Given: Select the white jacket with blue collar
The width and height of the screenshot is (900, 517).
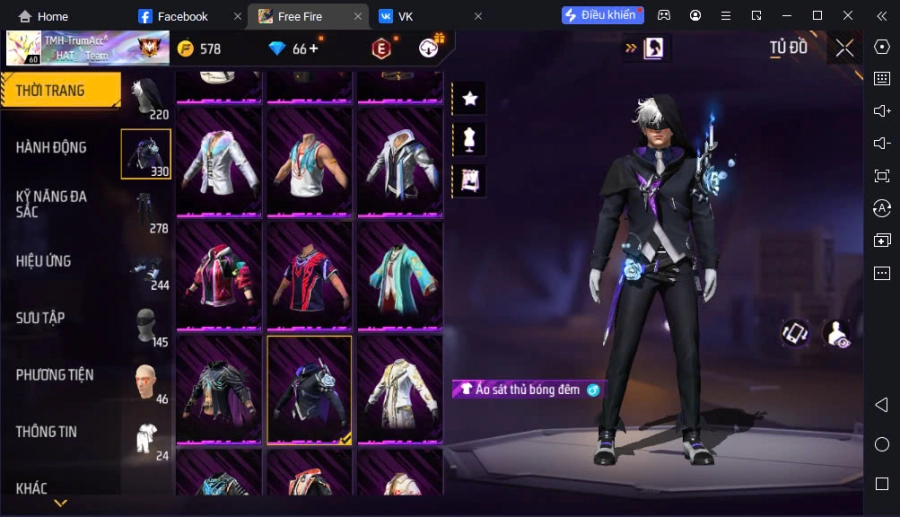Looking at the screenshot, I should (220, 161).
